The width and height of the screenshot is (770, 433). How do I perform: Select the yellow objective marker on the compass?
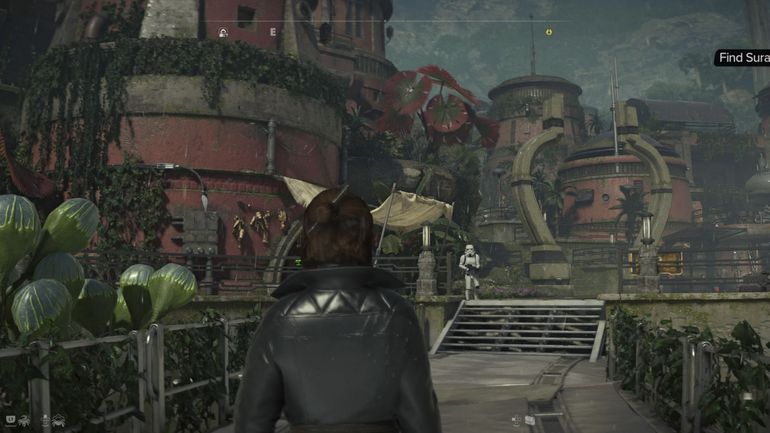548,32
